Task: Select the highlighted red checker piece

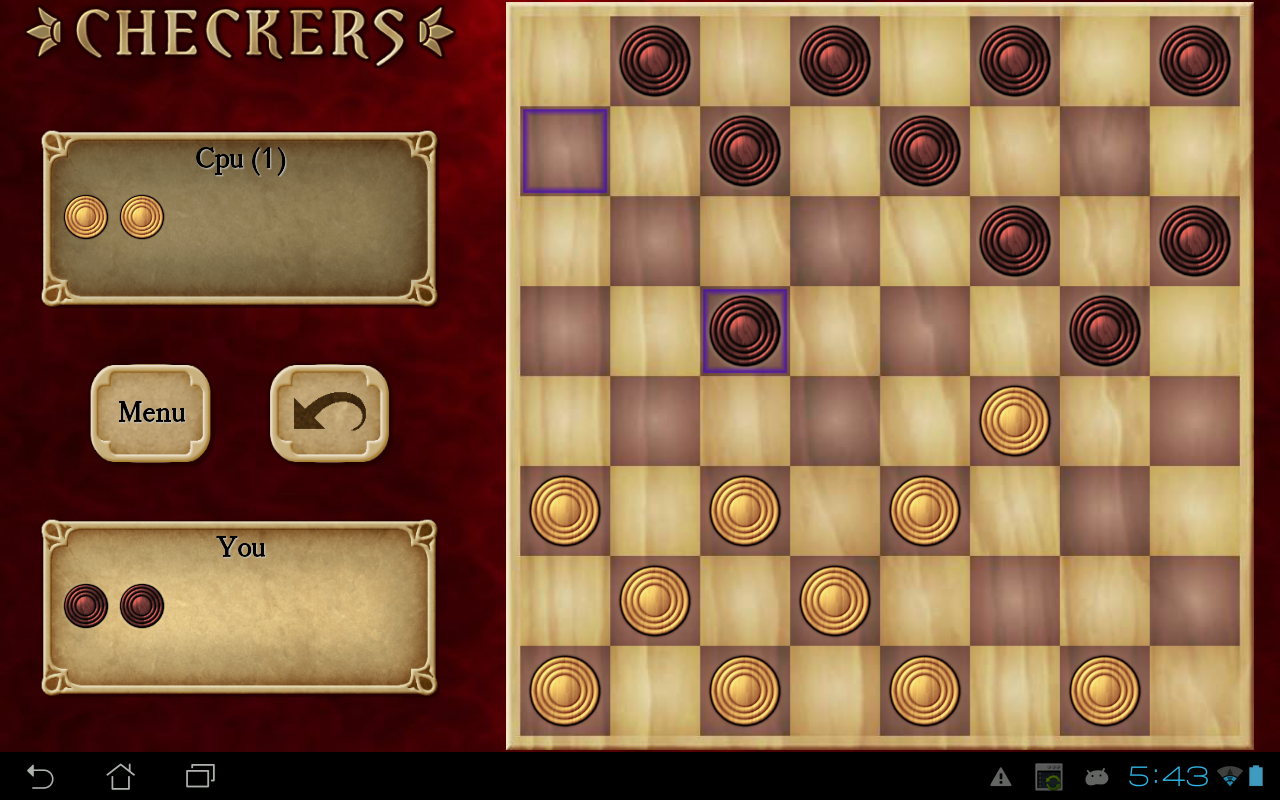Action: pyautogui.click(x=744, y=330)
